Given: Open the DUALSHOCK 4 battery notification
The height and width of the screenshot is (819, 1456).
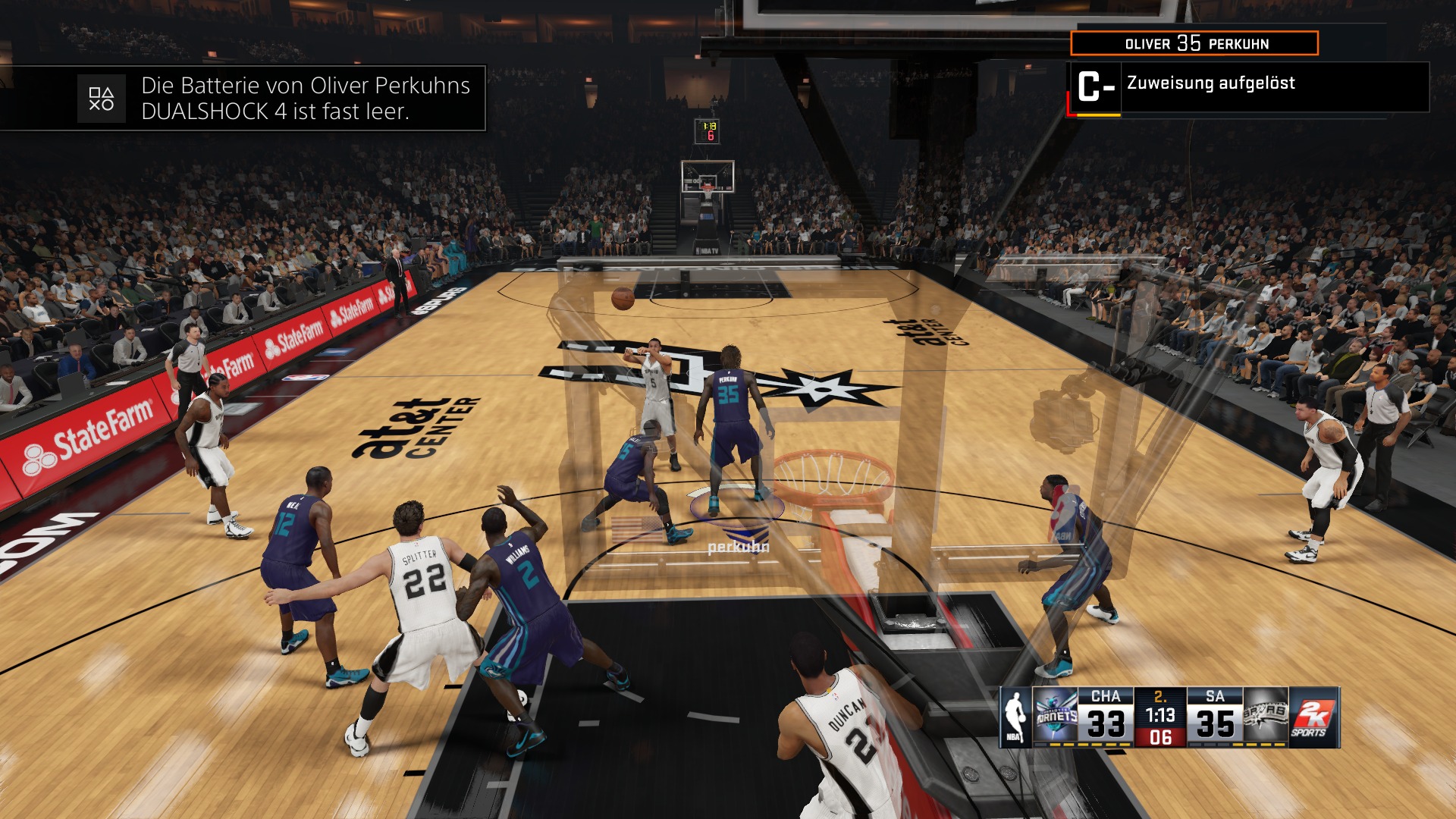Looking at the screenshot, I should point(281,99).
